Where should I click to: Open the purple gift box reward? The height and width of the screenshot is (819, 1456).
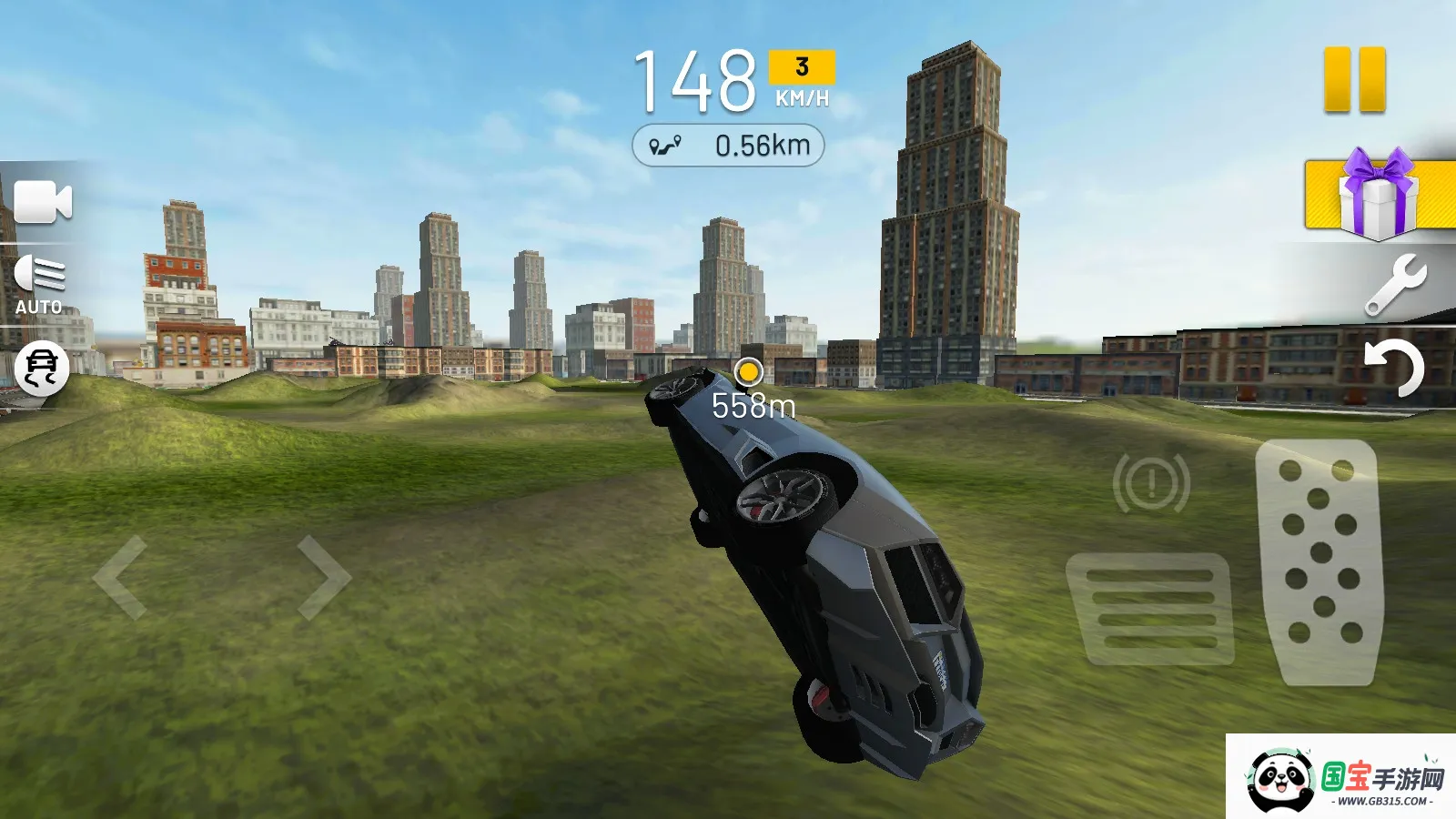(1378, 195)
